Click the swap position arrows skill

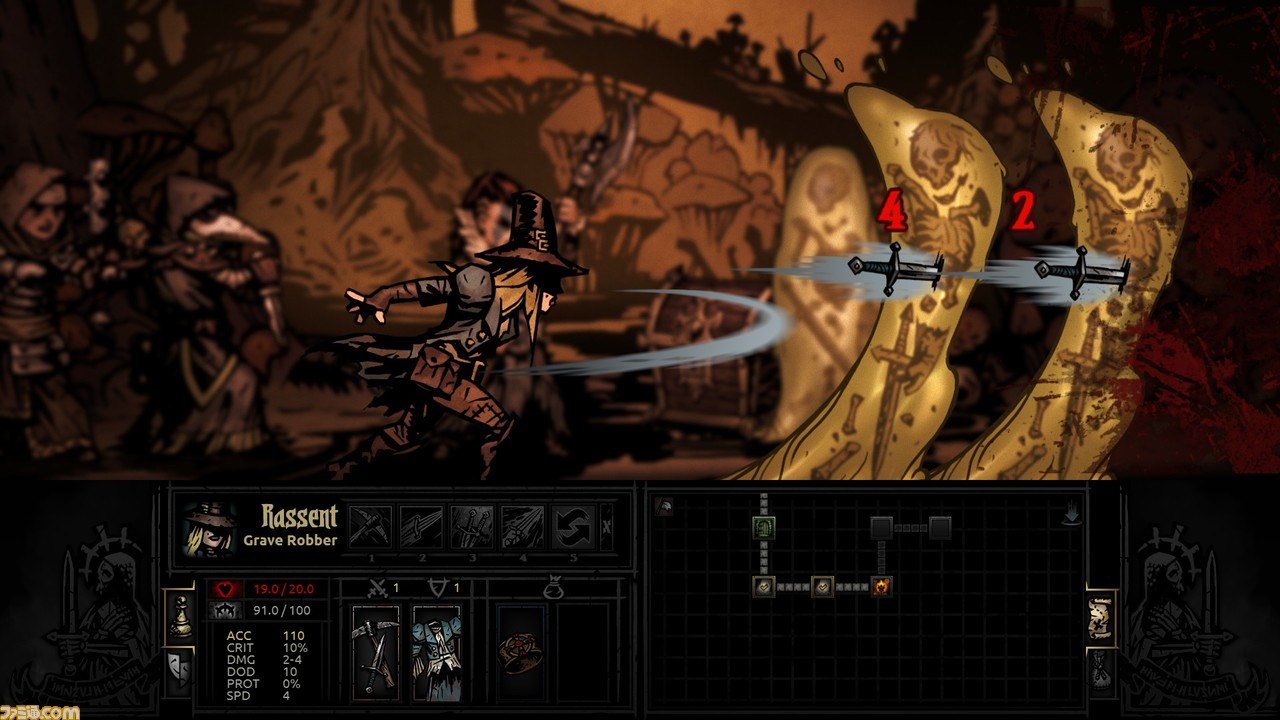coord(573,526)
